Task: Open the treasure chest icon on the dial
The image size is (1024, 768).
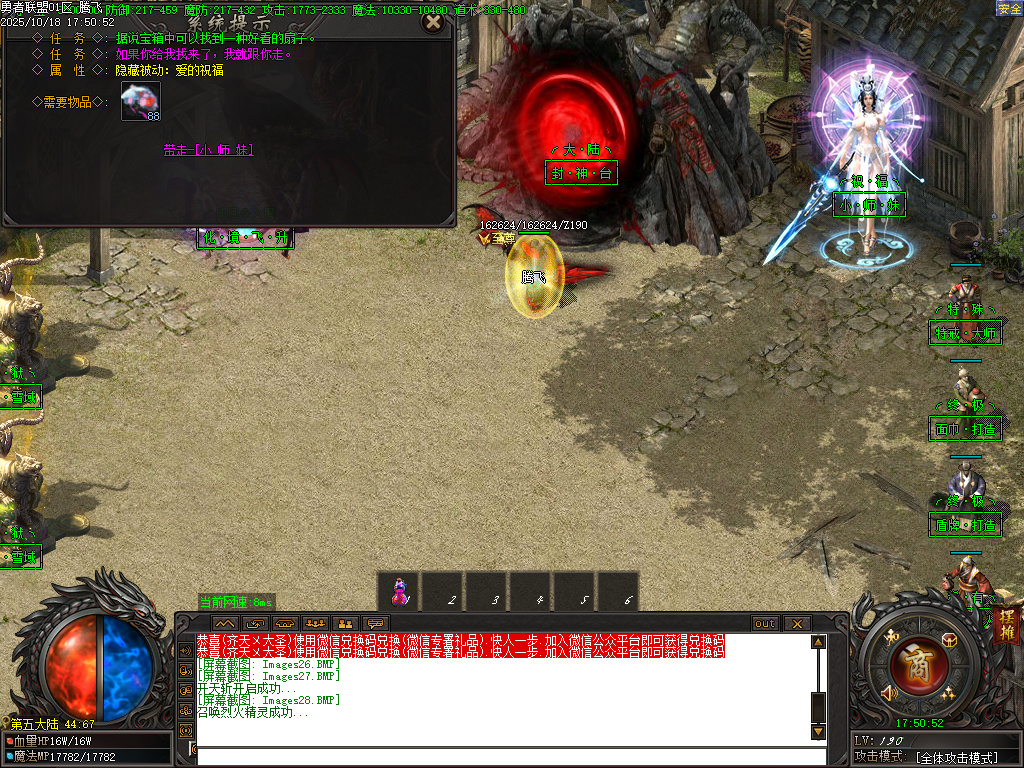Action: 949,639
